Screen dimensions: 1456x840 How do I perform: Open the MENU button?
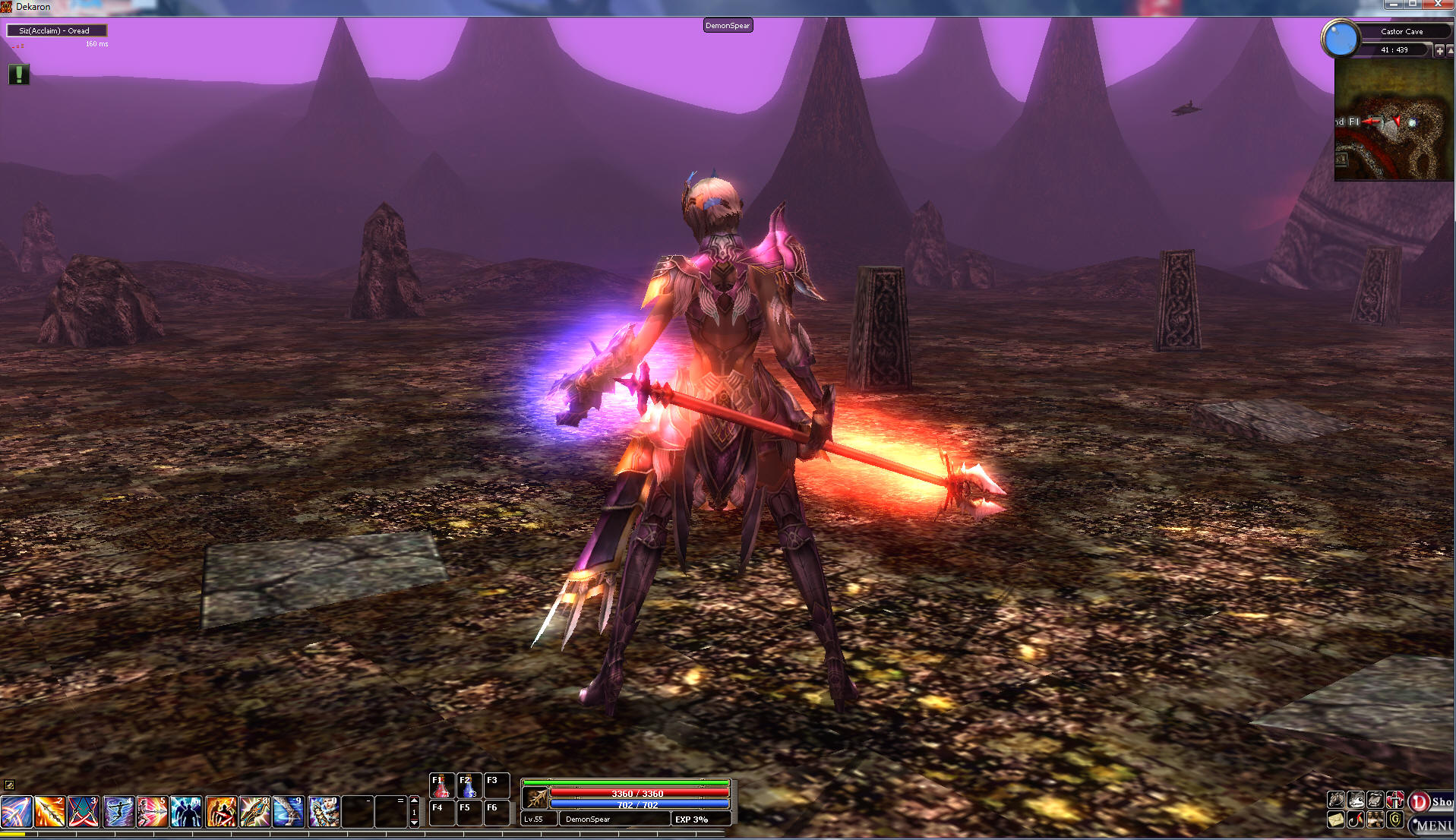click(1432, 825)
